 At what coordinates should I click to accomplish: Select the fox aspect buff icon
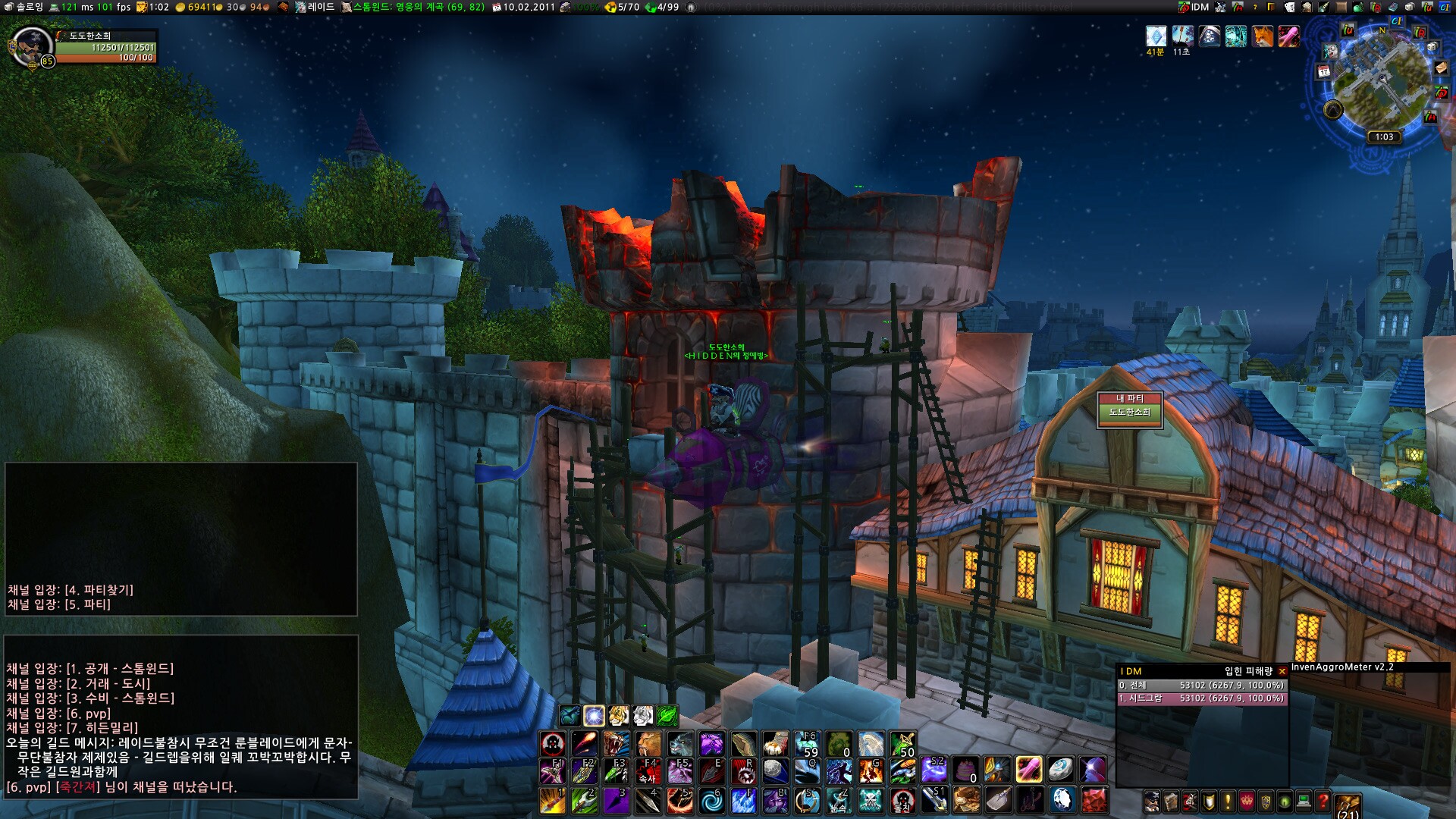pyautogui.click(x=1263, y=36)
